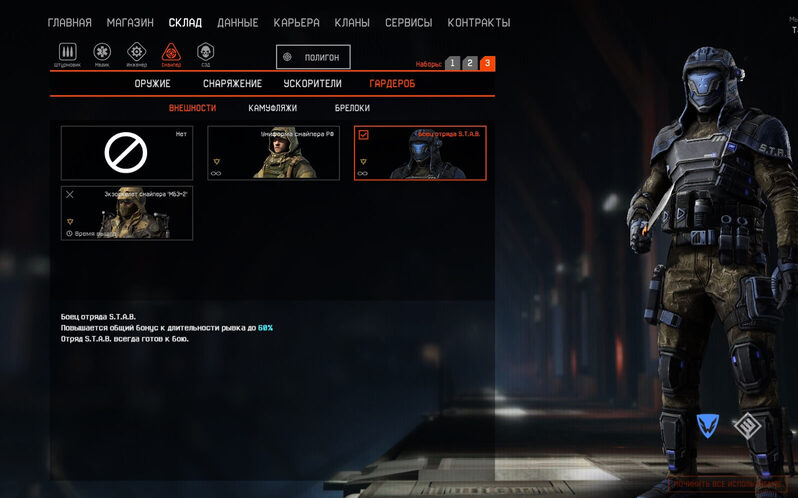Switch to loadout set 1

coord(452,63)
